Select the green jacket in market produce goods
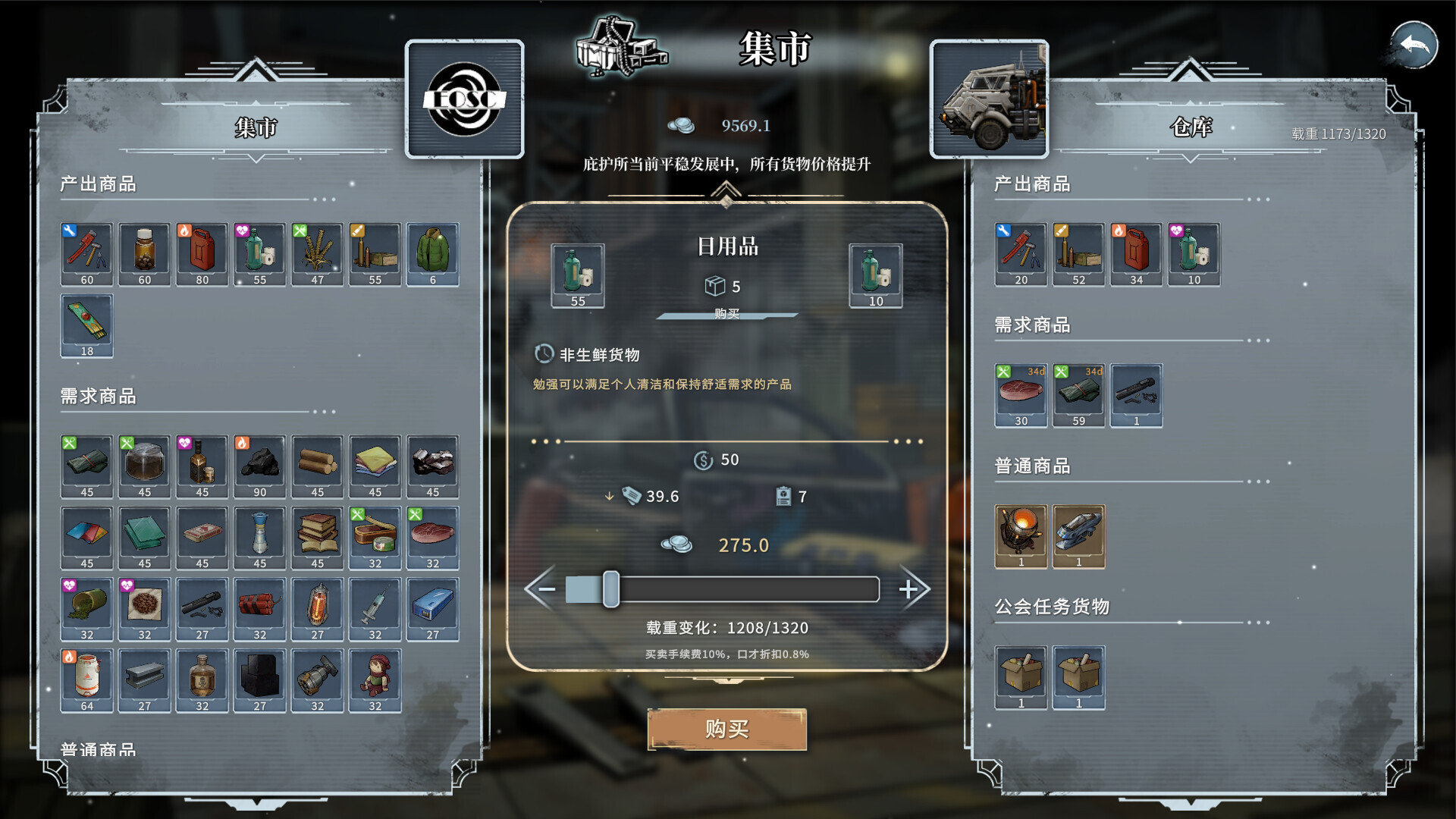This screenshot has height=819, width=1456. tap(432, 254)
